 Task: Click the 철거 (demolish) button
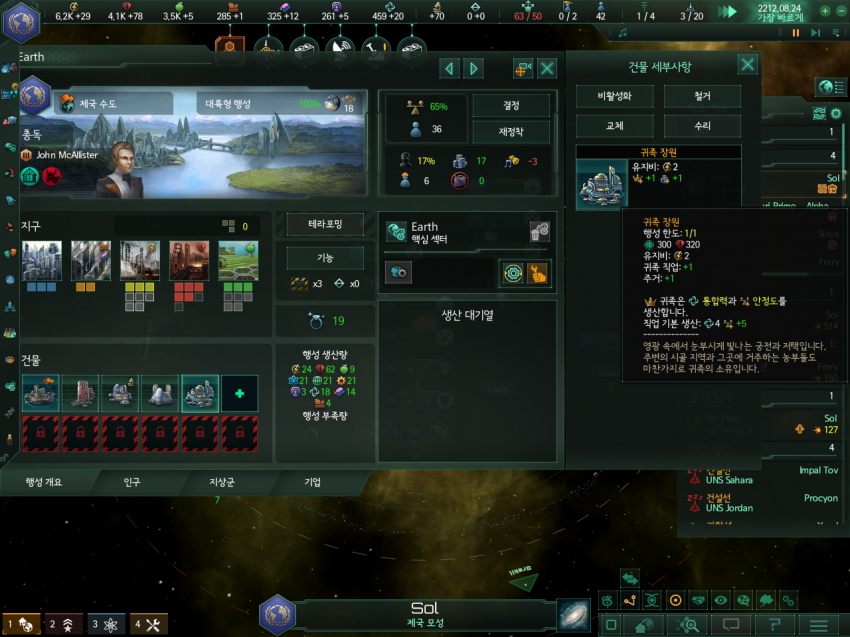pyautogui.click(x=702, y=97)
